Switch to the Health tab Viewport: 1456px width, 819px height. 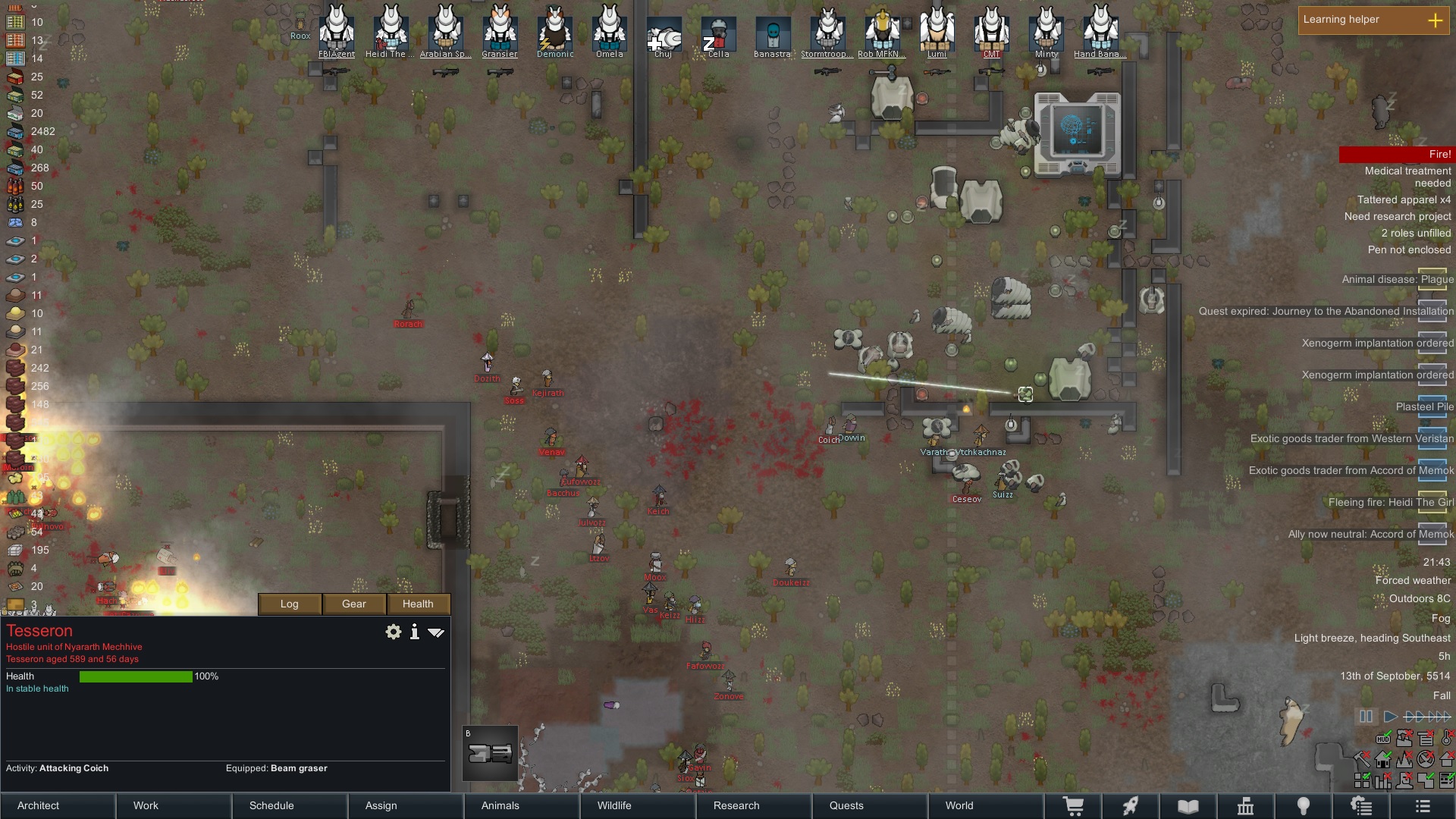click(x=419, y=604)
